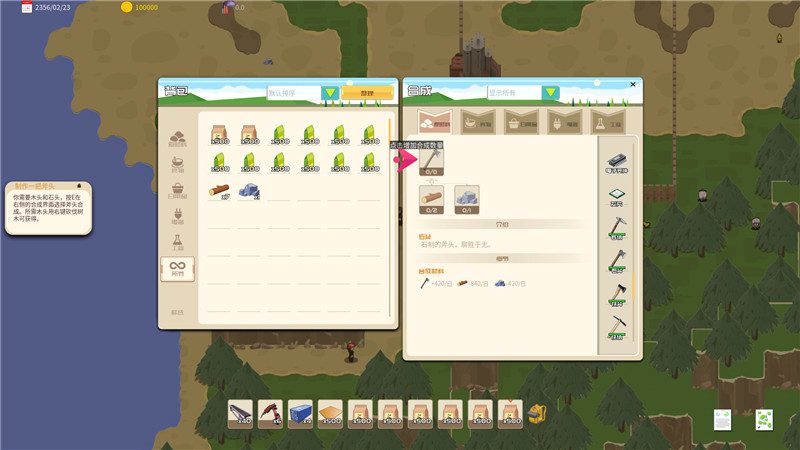Select the wood ingredient slot in recipe

(x=433, y=199)
